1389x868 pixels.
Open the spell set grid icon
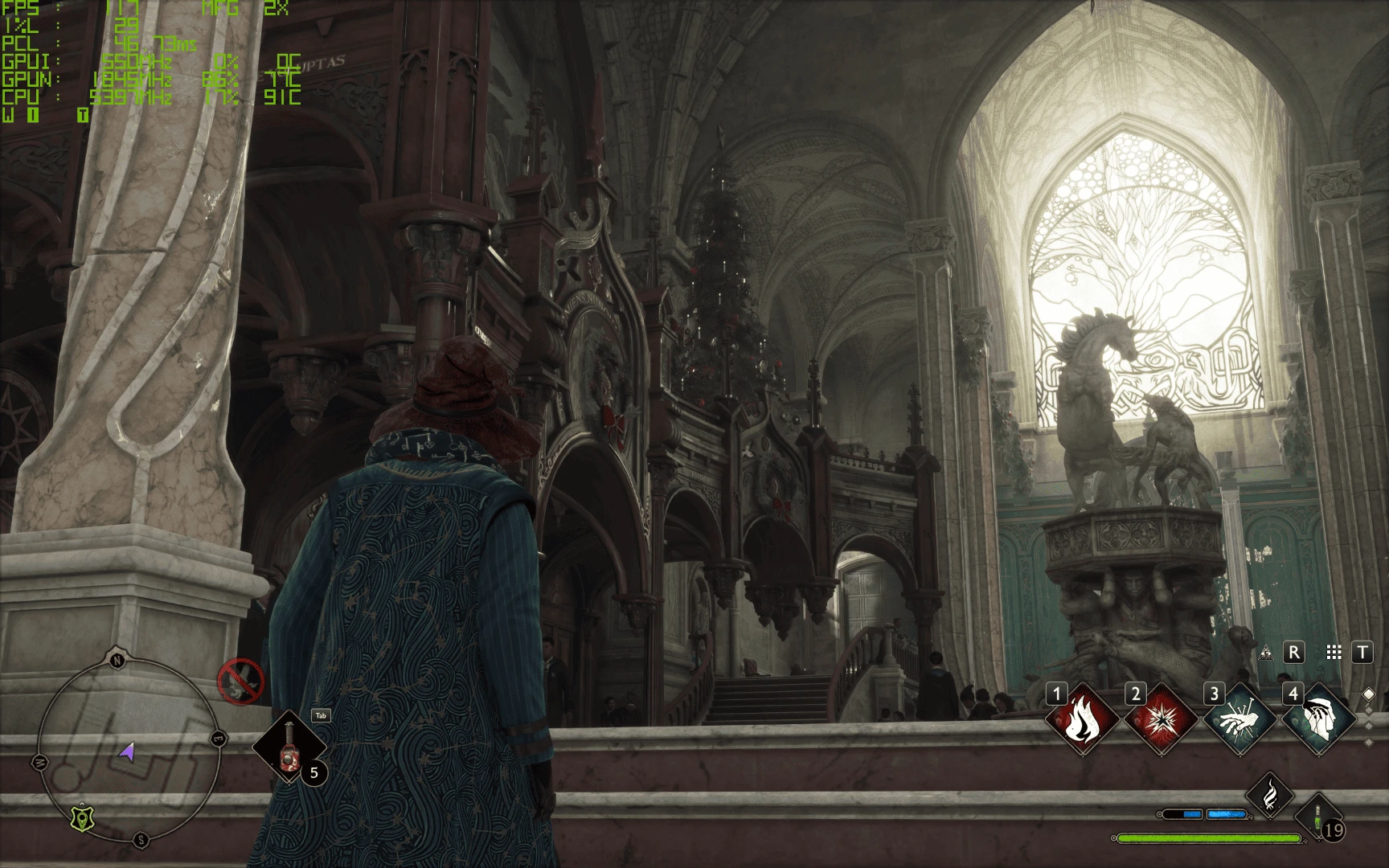click(1334, 653)
